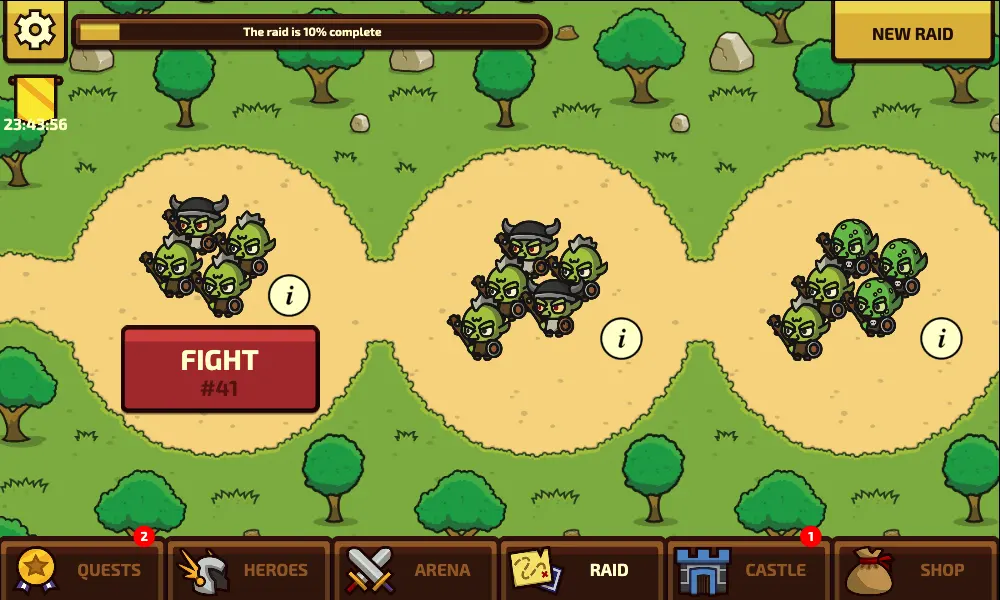Select the Raid tab

tap(582, 570)
